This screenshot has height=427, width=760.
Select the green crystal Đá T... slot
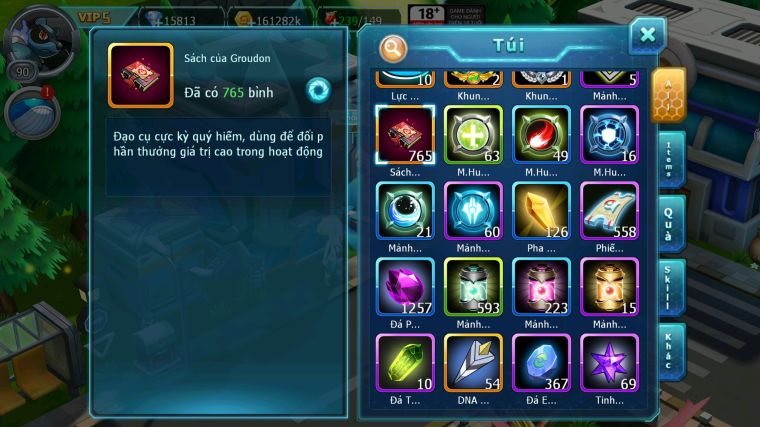405,362
